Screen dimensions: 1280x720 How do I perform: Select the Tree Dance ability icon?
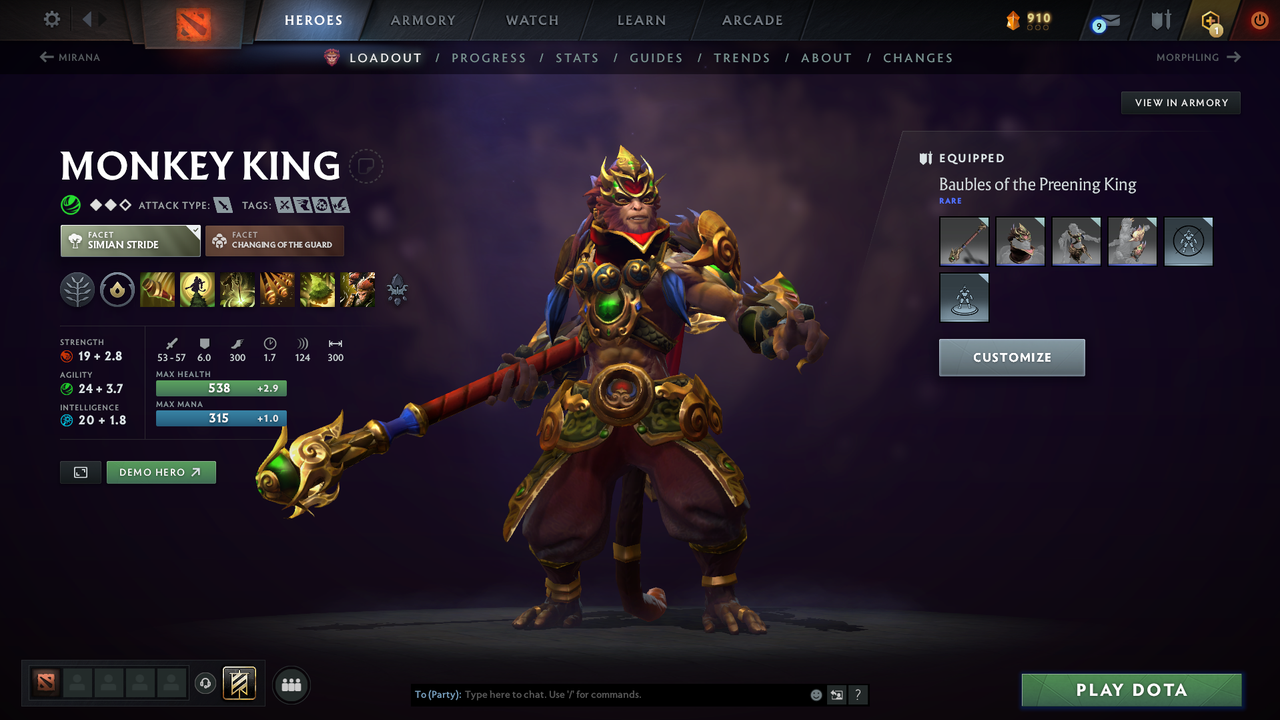[x=197, y=290]
